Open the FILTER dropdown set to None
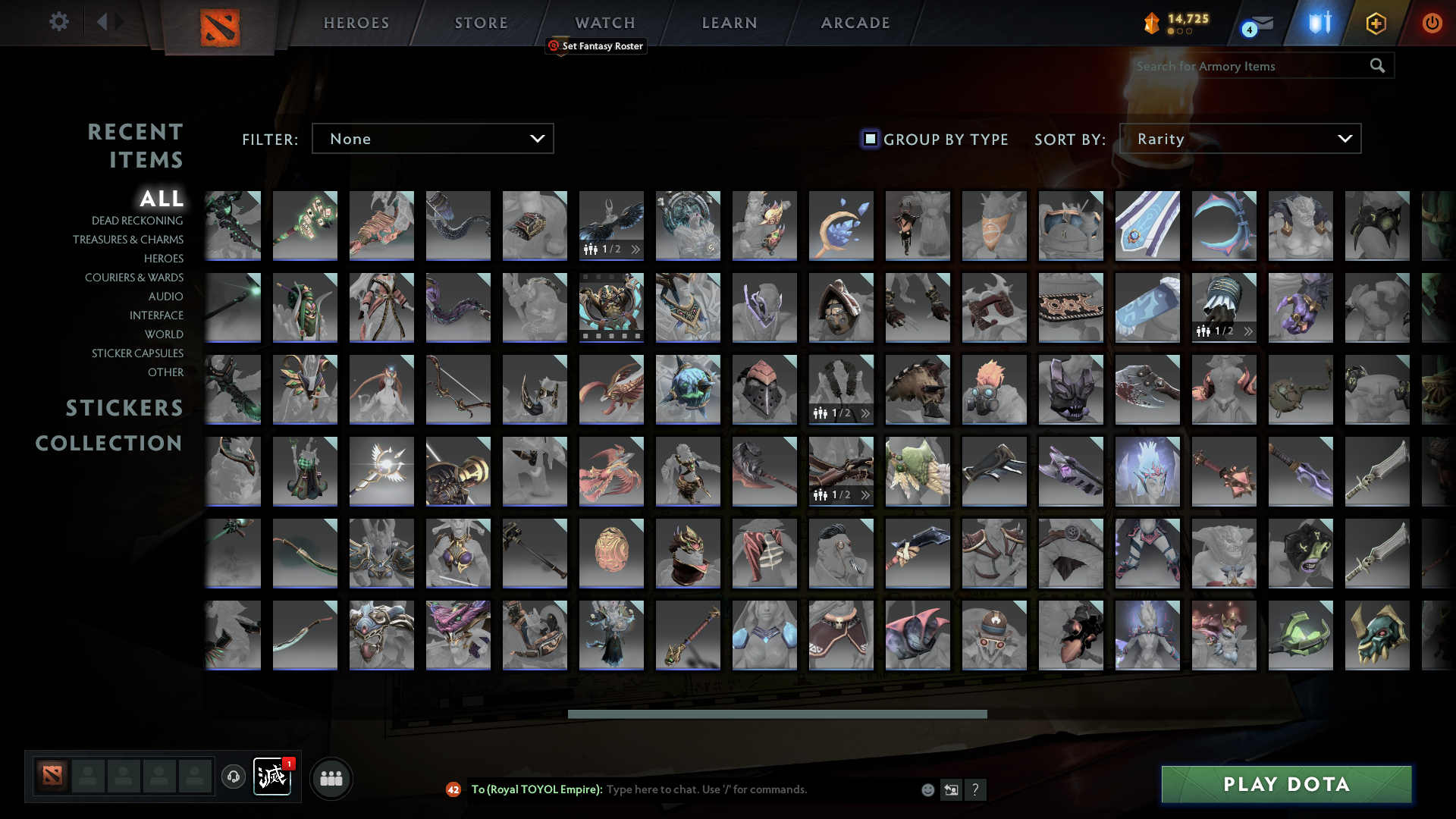The image size is (1456, 819). pos(432,139)
